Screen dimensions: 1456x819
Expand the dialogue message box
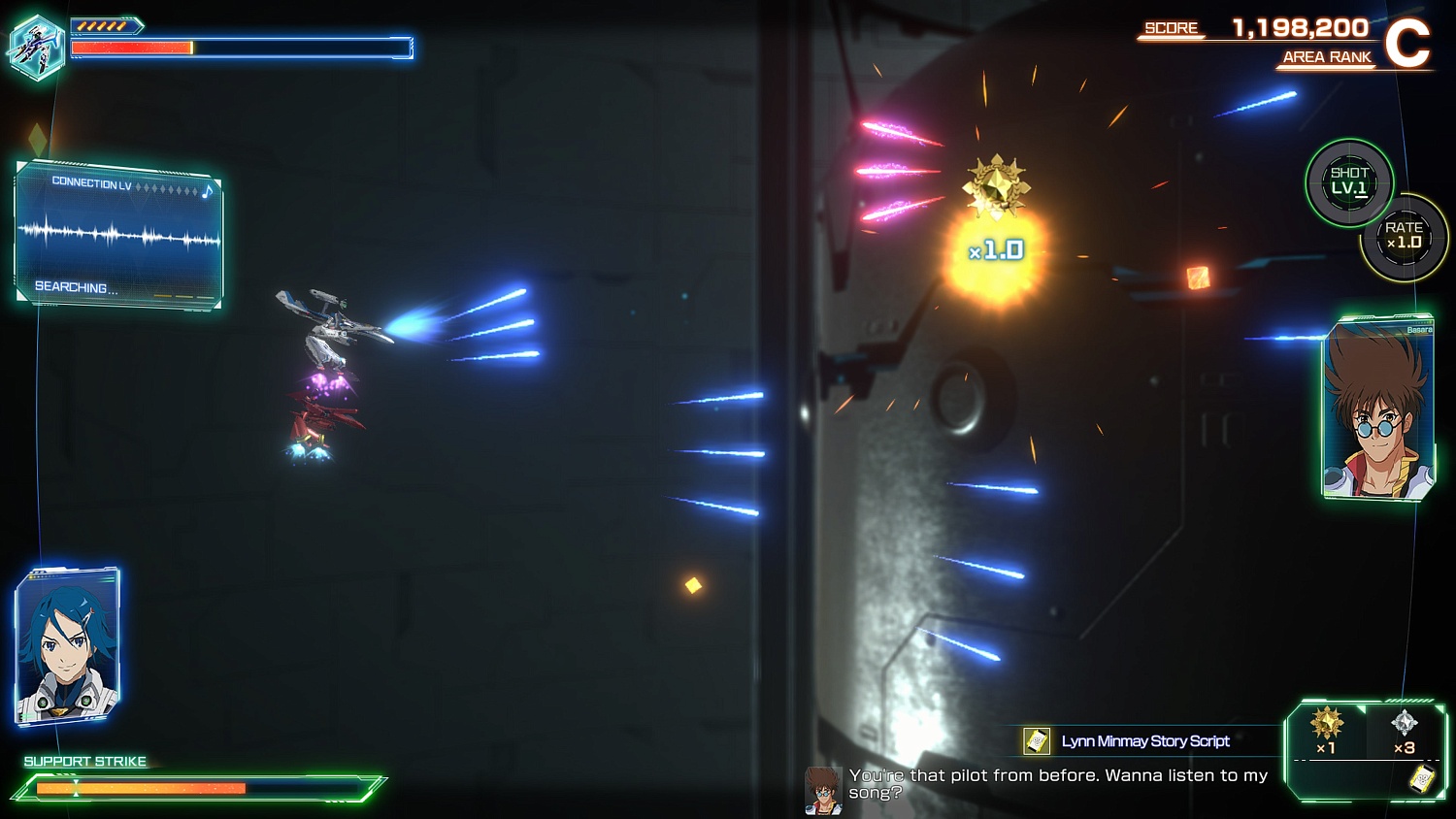[x=1058, y=782]
